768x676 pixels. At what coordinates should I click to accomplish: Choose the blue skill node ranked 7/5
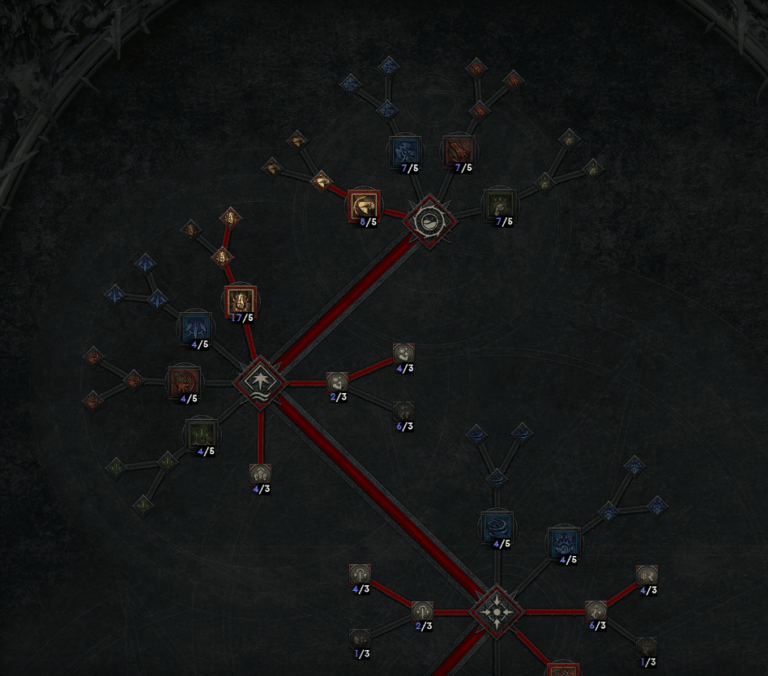click(405, 152)
